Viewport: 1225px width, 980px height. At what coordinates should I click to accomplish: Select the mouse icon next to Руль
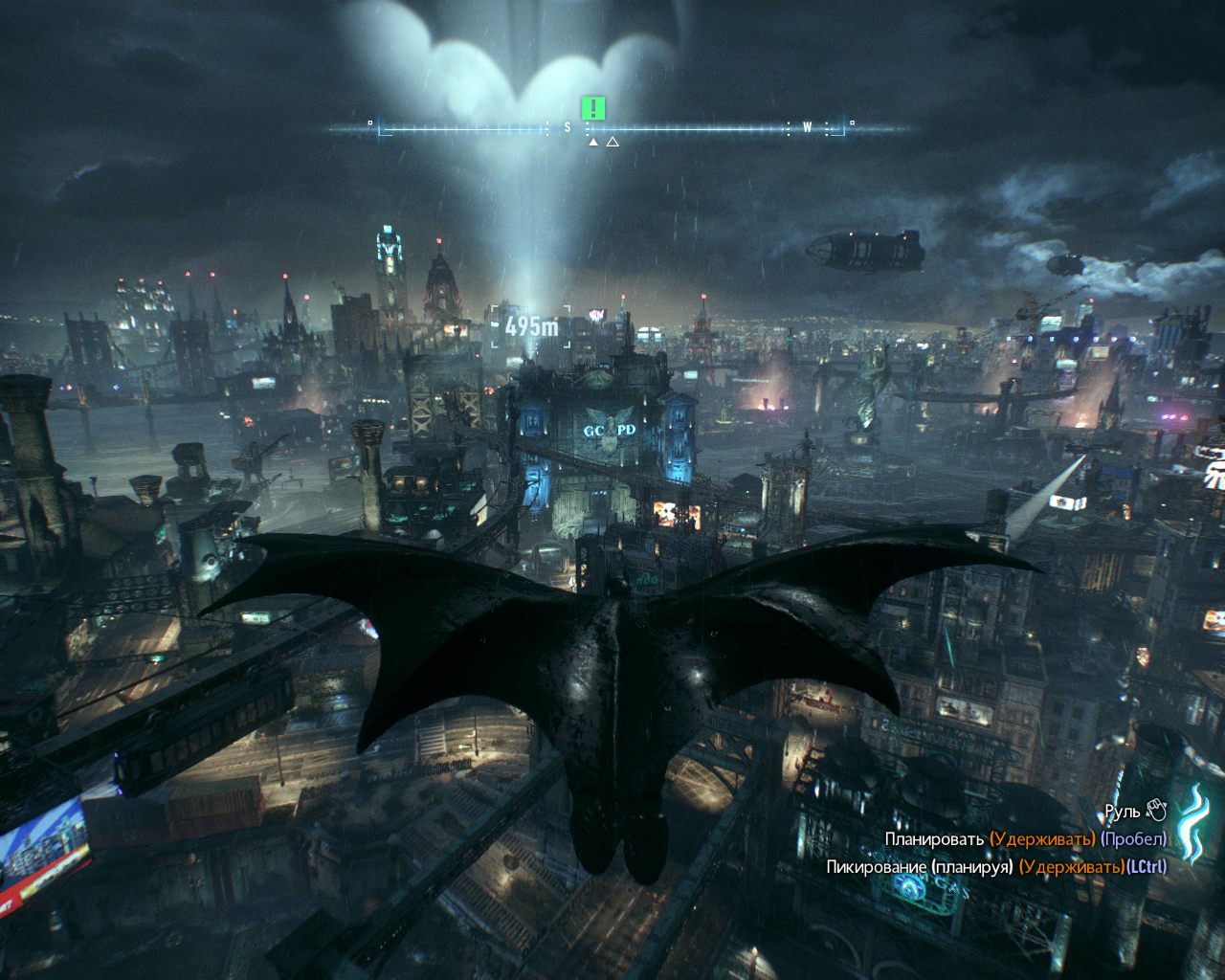point(1155,809)
